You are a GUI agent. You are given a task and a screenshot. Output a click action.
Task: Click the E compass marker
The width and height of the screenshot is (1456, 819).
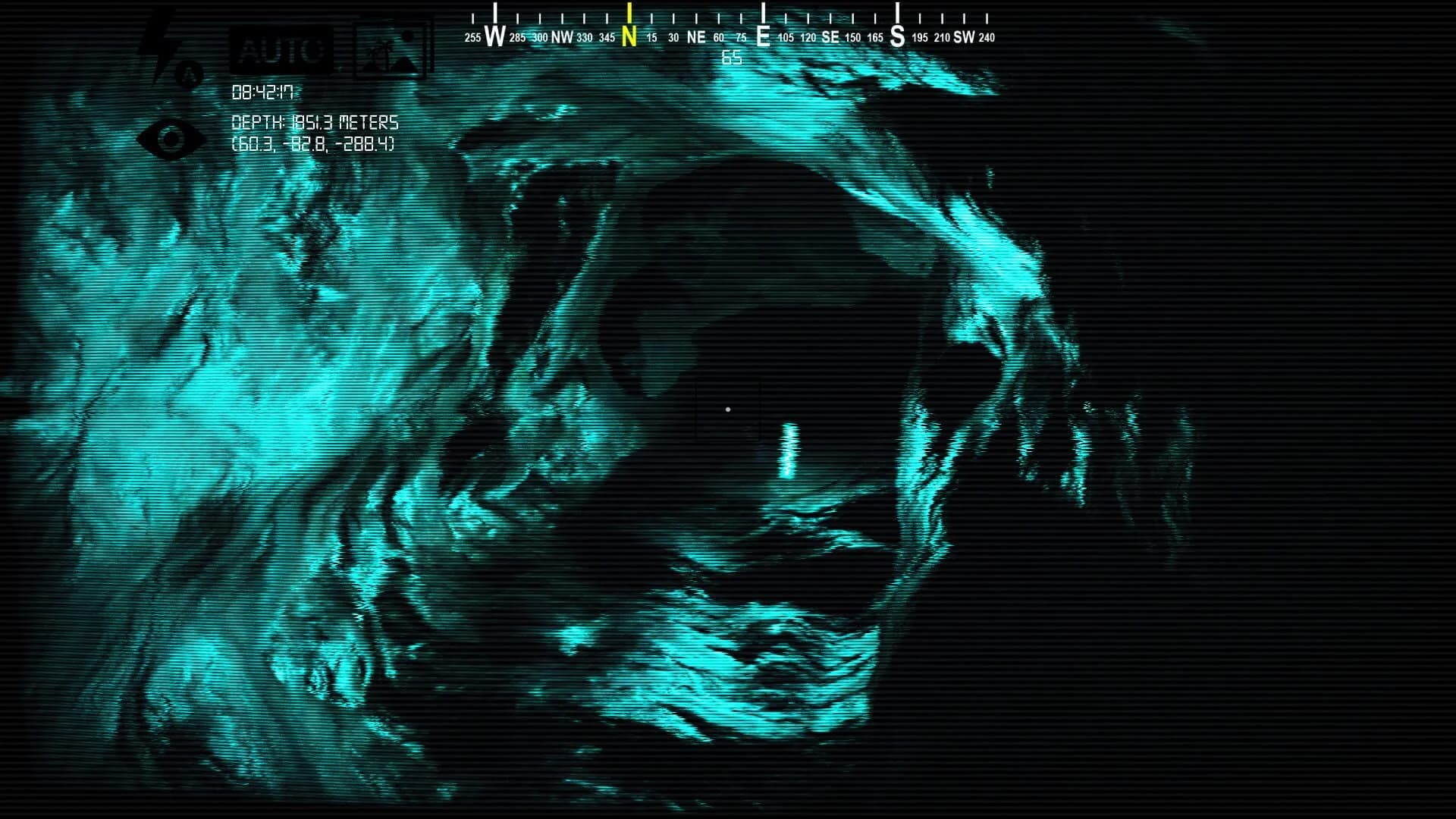pyautogui.click(x=762, y=35)
